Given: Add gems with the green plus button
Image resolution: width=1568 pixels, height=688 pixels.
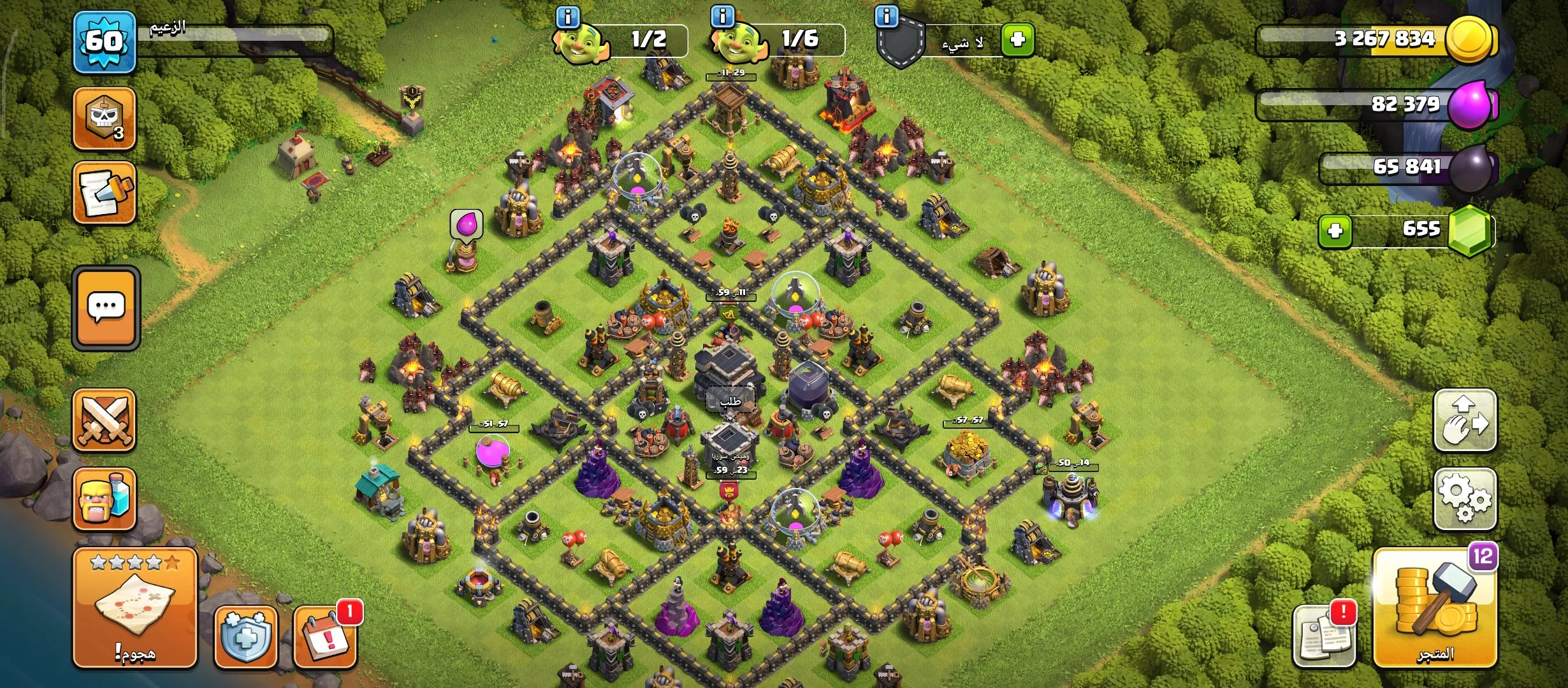Looking at the screenshot, I should (x=1335, y=230).
